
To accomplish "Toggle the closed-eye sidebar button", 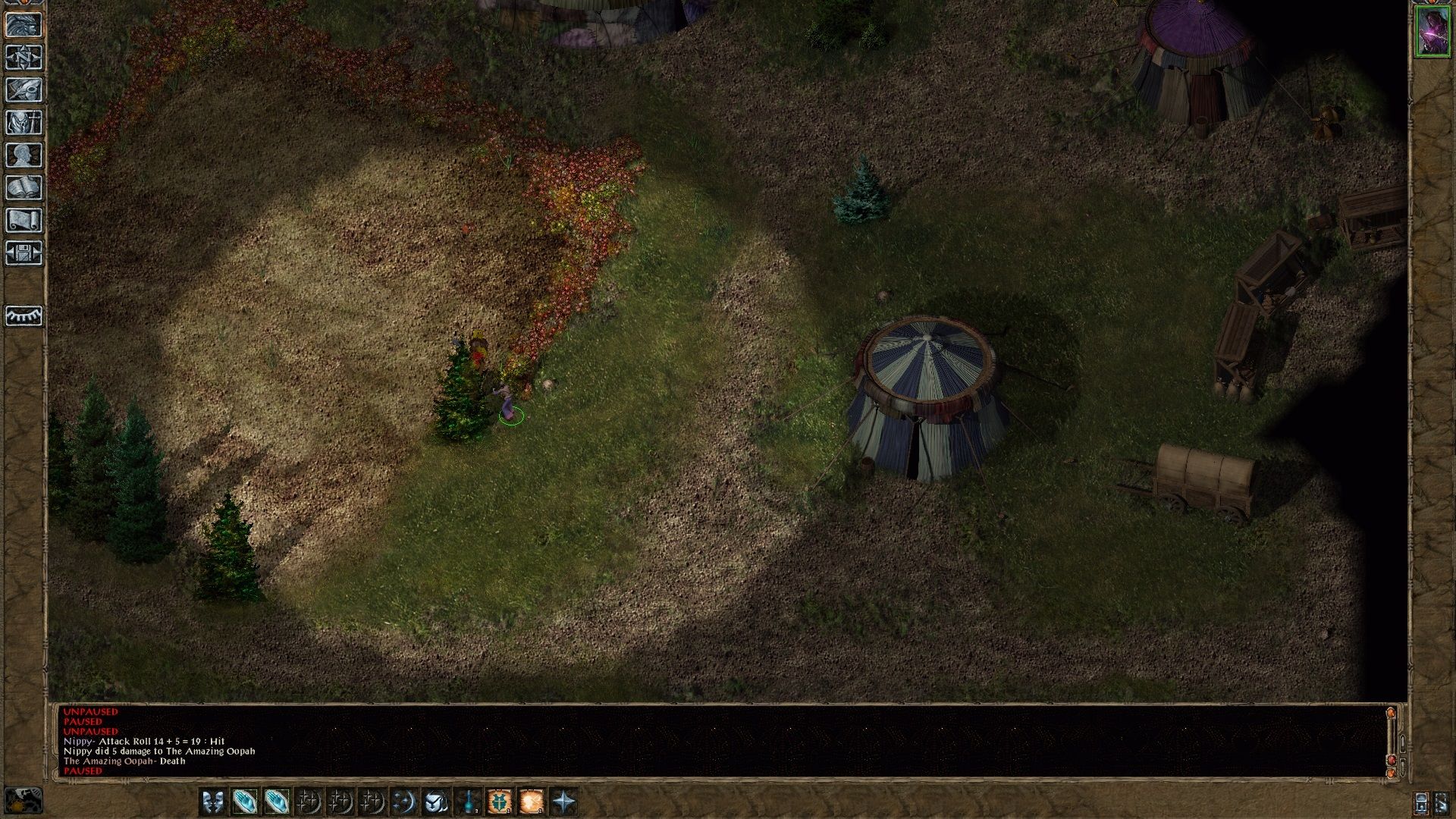I will pos(24,315).
